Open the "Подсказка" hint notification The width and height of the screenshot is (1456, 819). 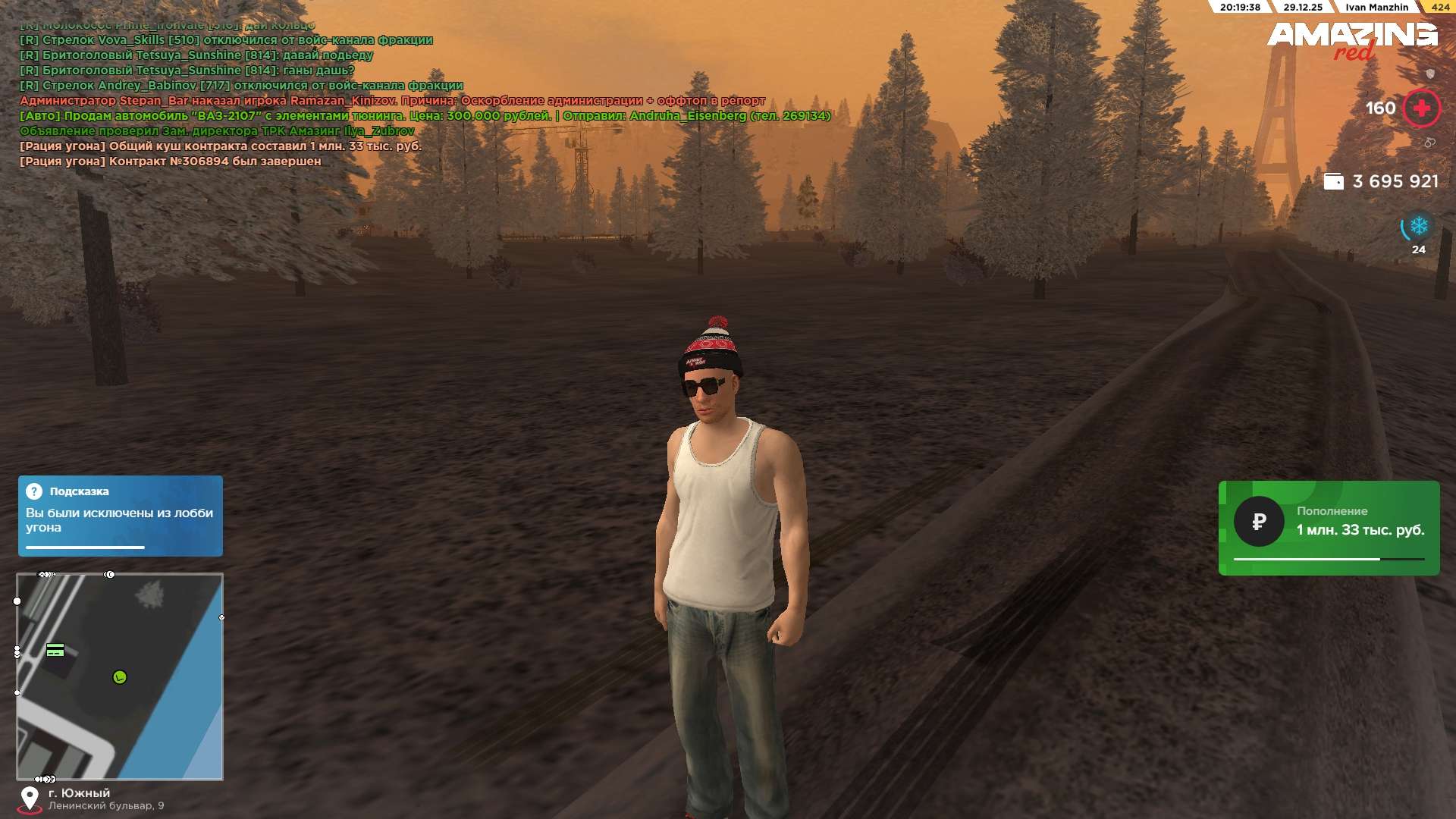(x=121, y=516)
